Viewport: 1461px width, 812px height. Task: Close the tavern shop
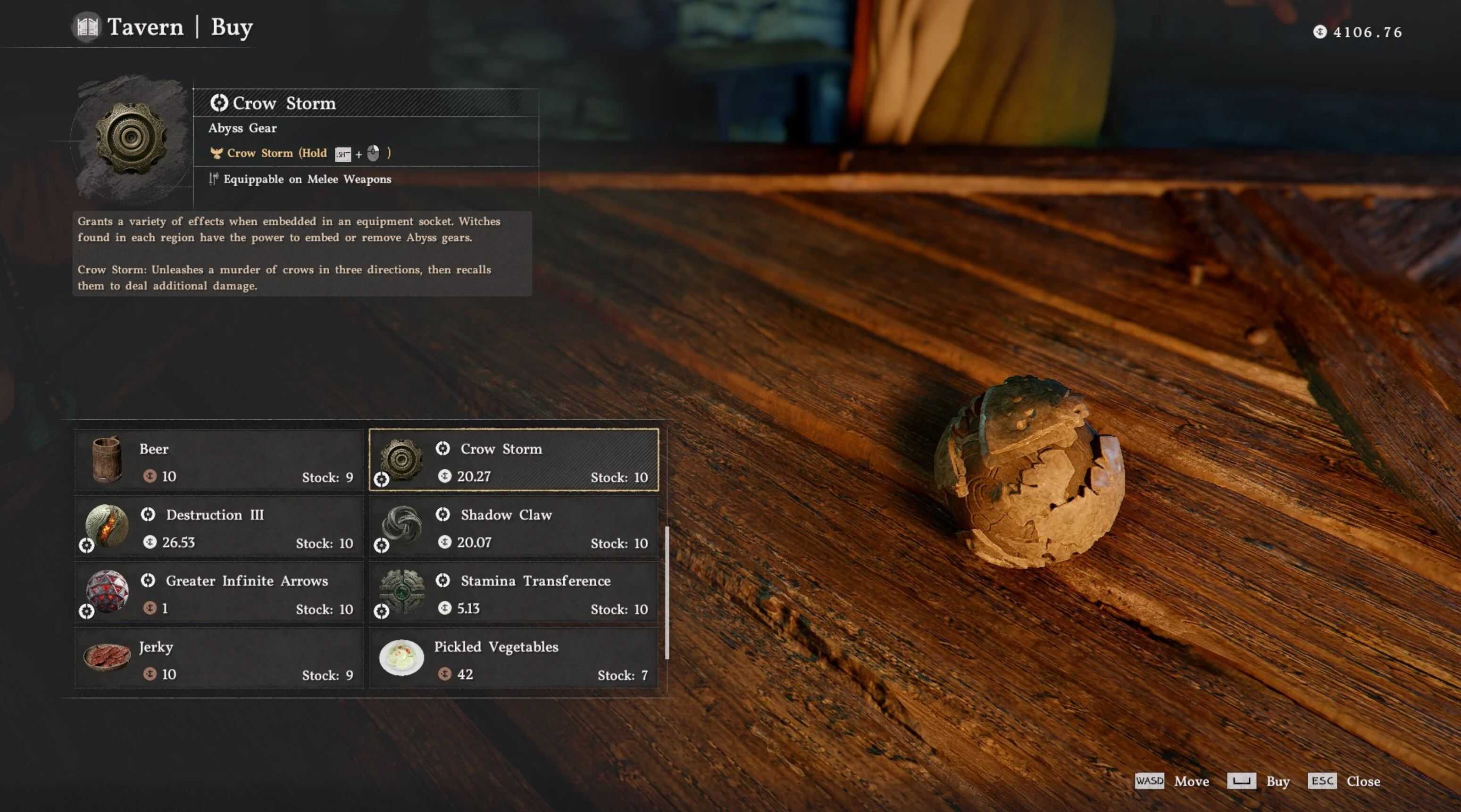[1362, 781]
